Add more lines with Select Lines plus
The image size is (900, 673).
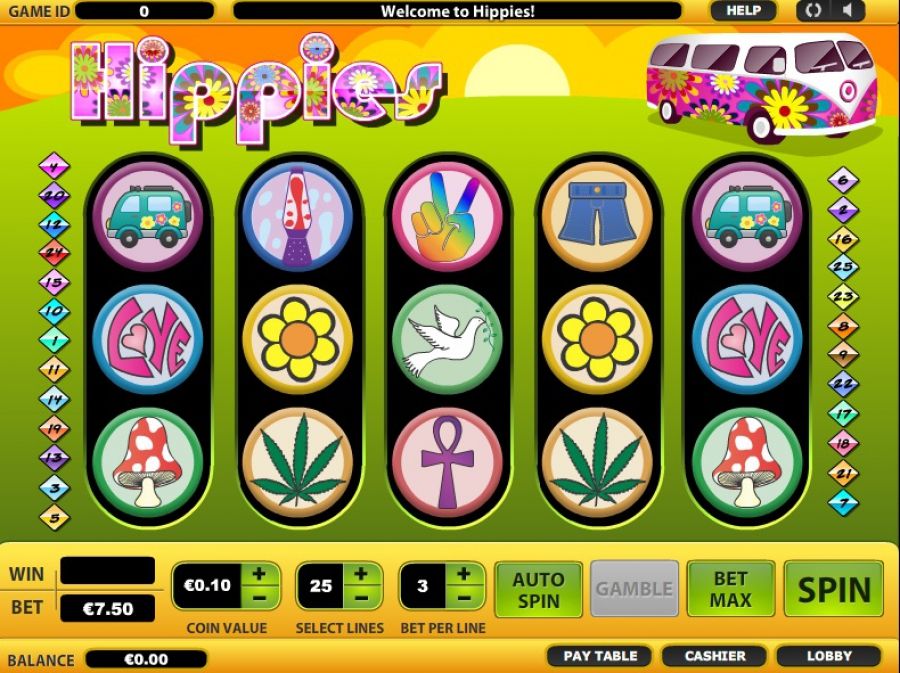pyautogui.click(x=362, y=574)
